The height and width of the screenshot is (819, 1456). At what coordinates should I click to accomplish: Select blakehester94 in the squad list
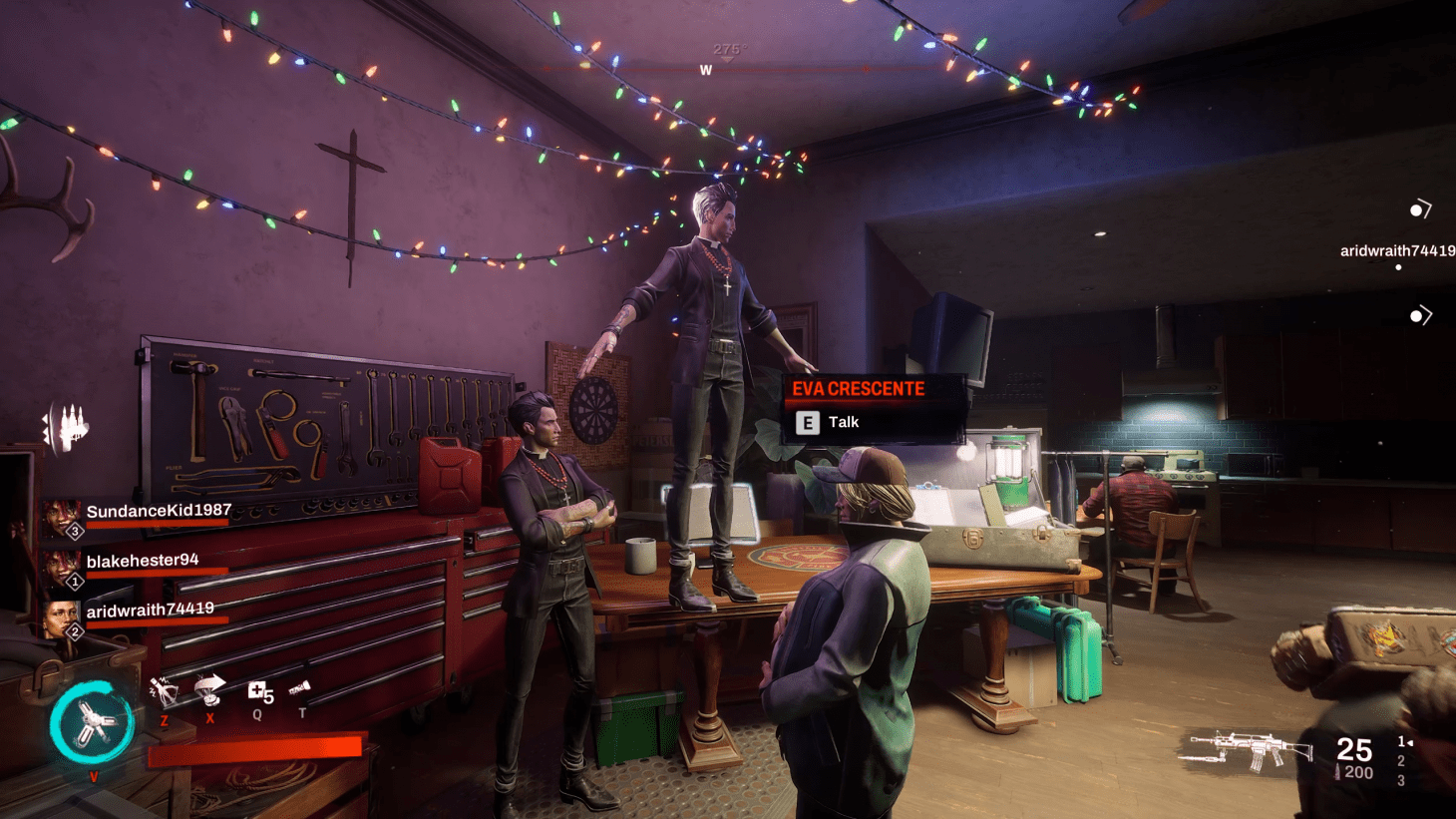(x=142, y=562)
